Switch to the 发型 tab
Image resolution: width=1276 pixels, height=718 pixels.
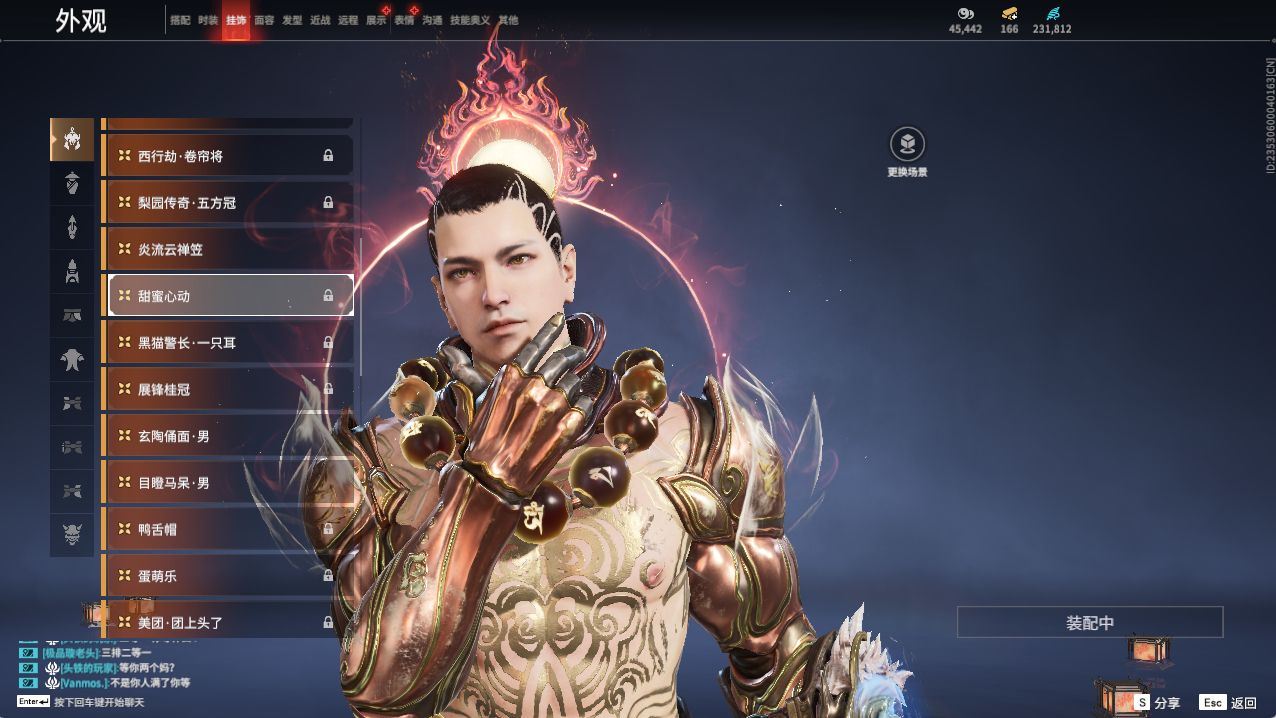click(292, 20)
